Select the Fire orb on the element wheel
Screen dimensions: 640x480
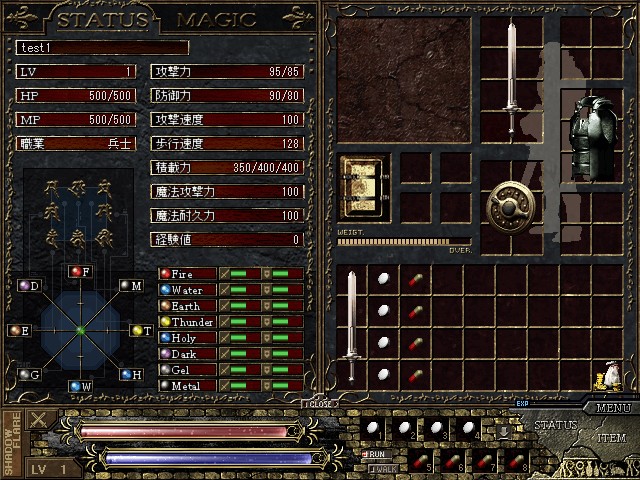[76, 271]
